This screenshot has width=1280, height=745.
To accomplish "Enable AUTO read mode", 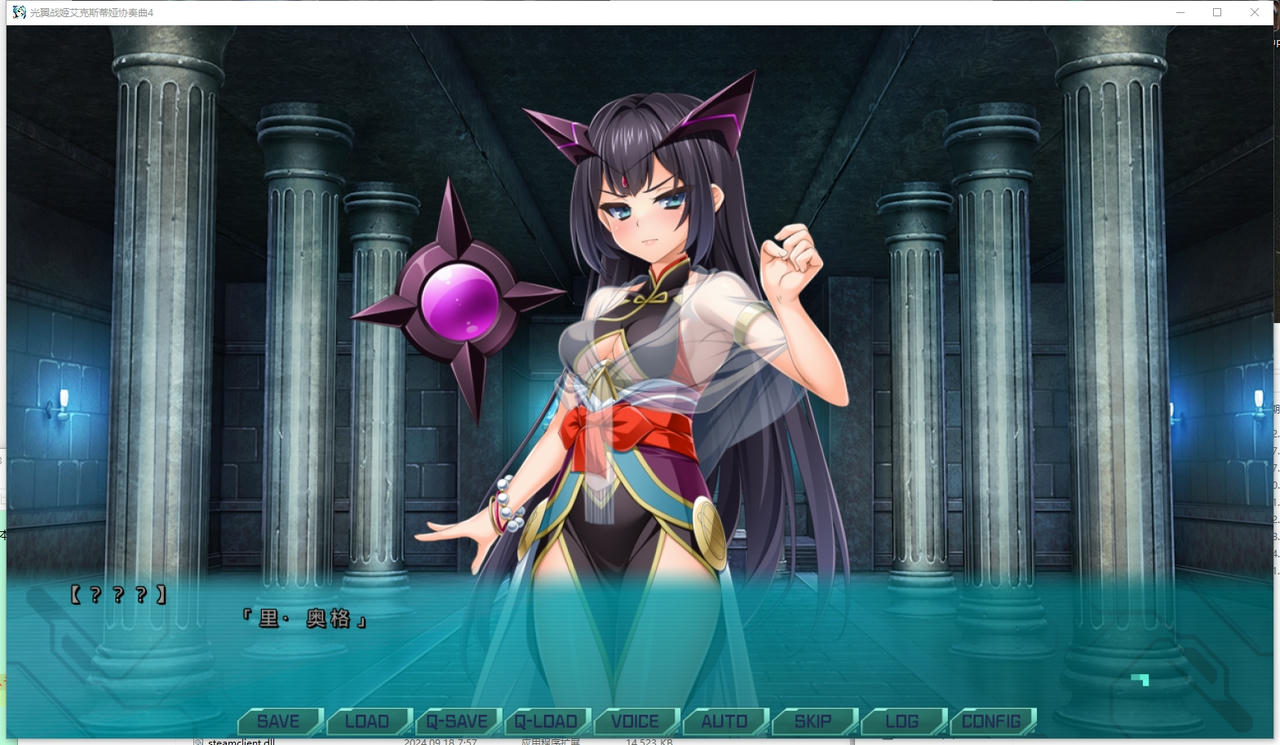I will (724, 720).
